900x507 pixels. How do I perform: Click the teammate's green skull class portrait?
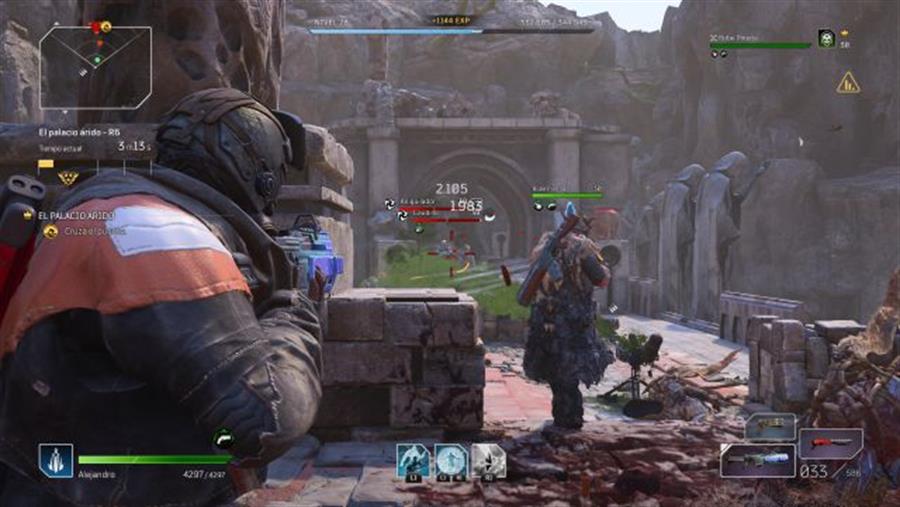point(826,38)
